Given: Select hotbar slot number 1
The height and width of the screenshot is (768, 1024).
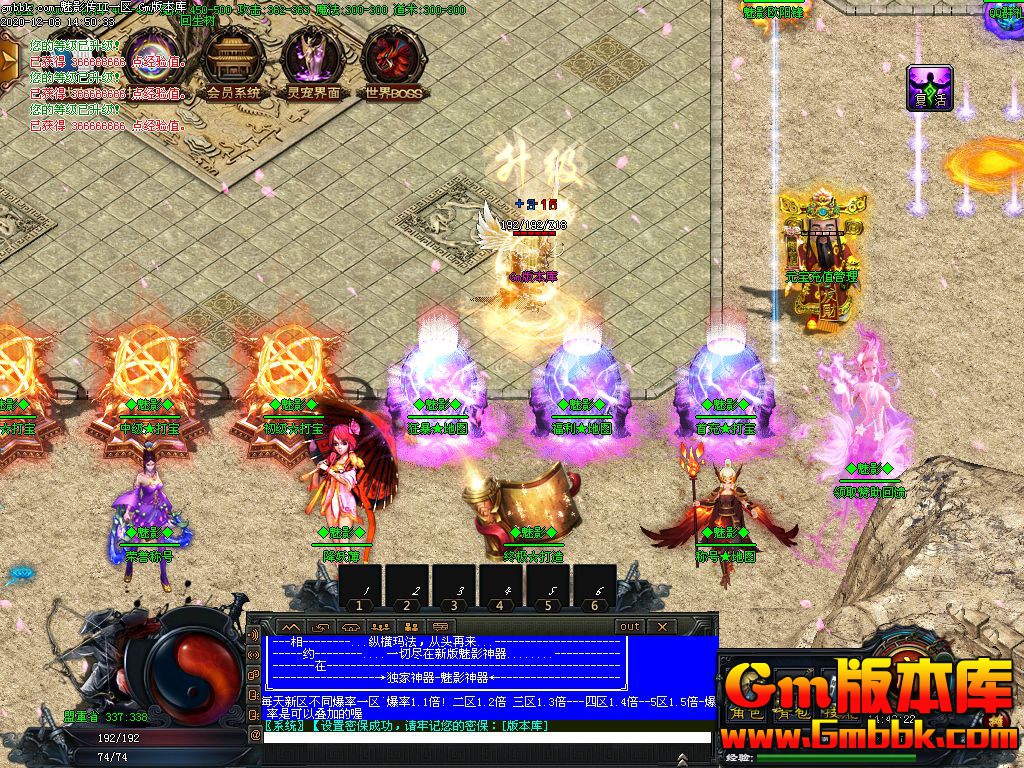Looking at the screenshot, I should coord(362,586).
